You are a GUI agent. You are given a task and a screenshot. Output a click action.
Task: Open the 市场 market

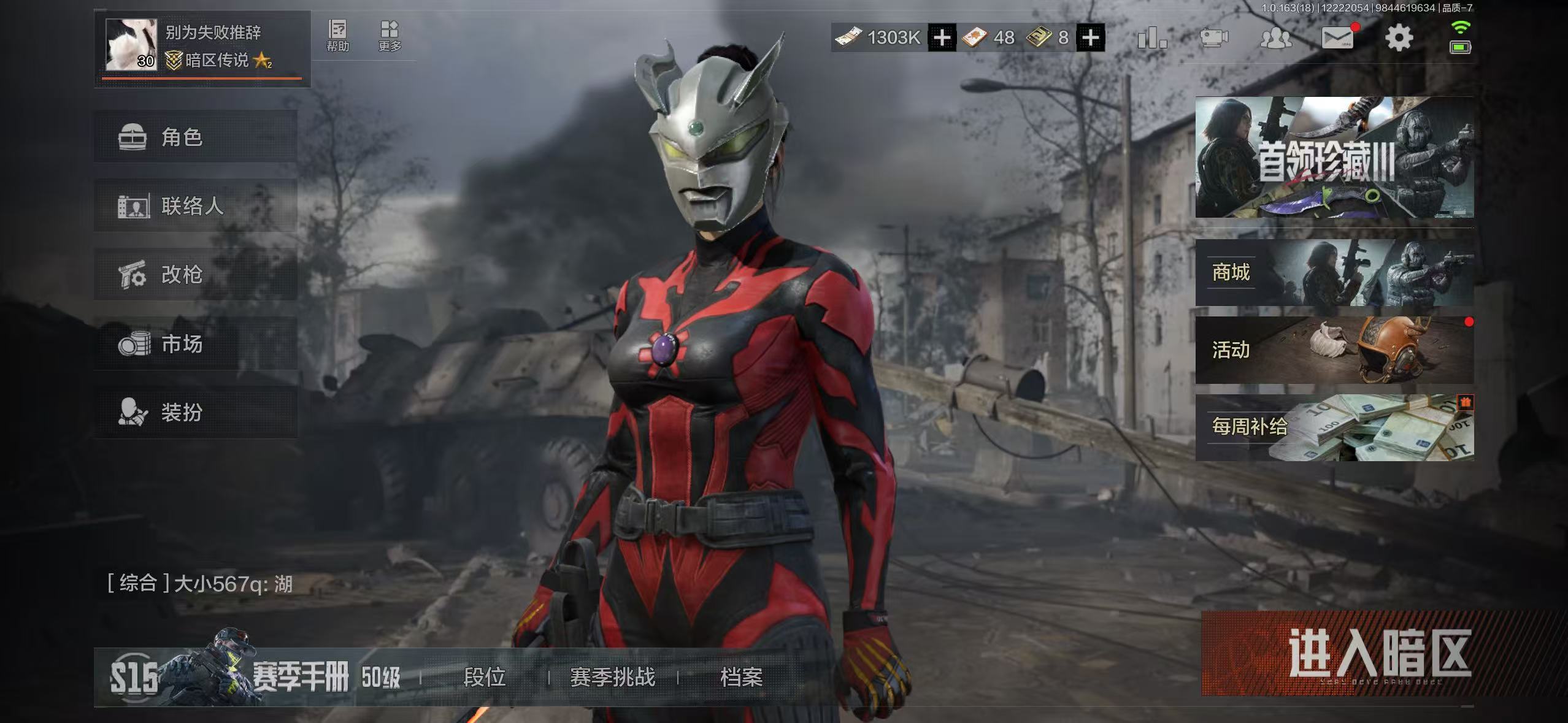tap(195, 343)
